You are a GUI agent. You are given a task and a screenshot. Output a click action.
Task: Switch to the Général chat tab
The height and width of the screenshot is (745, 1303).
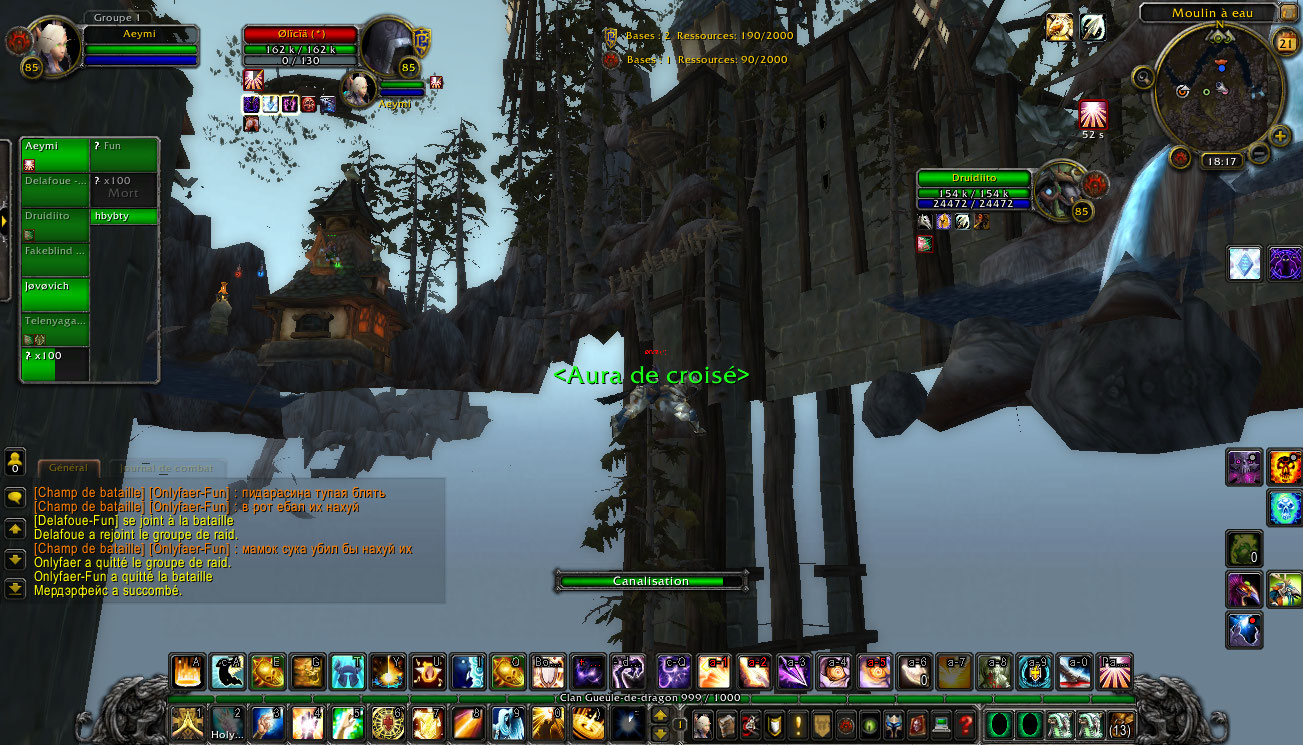click(x=68, y=467)
